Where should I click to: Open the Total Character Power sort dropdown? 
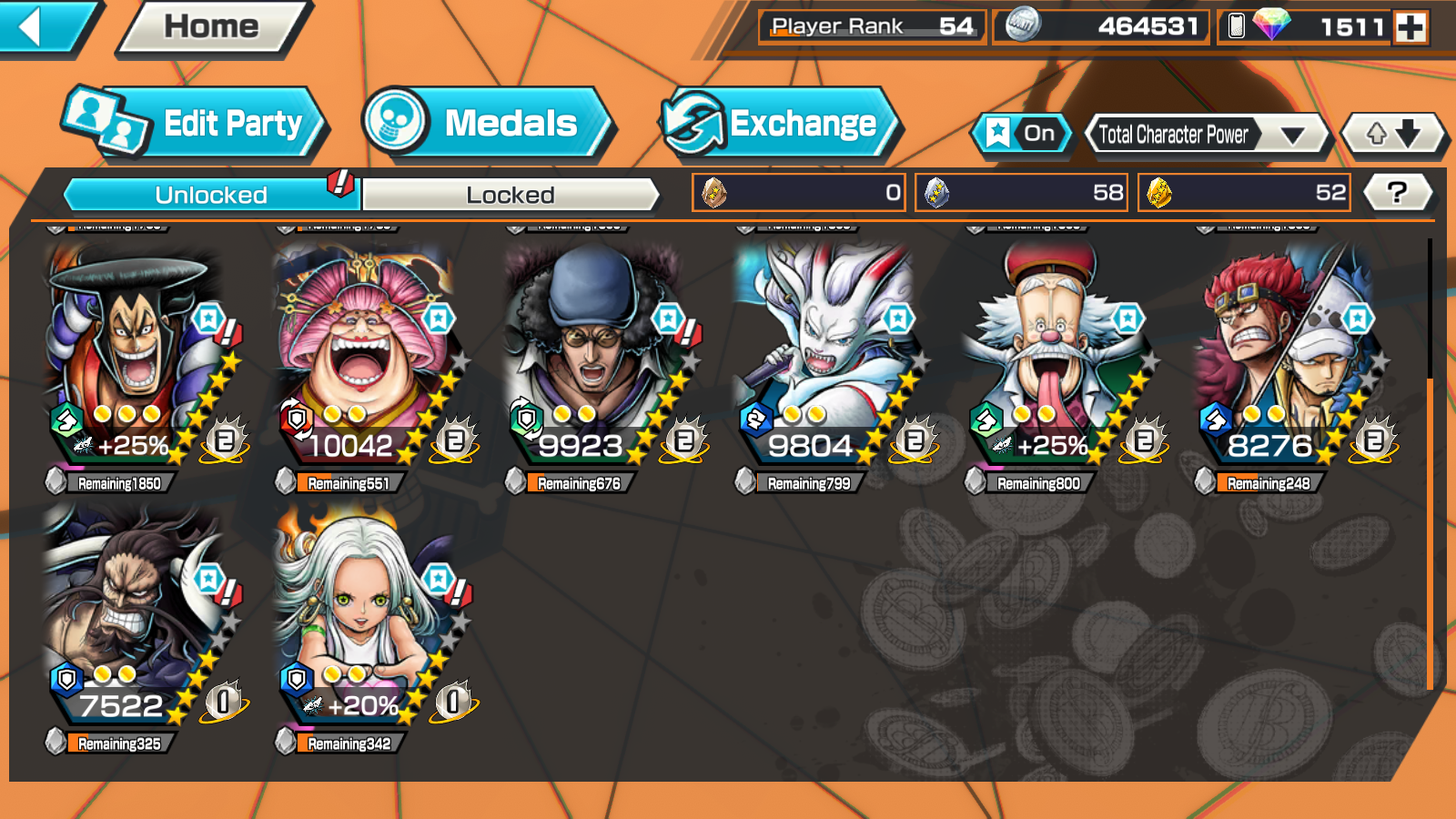(1207, 135)
